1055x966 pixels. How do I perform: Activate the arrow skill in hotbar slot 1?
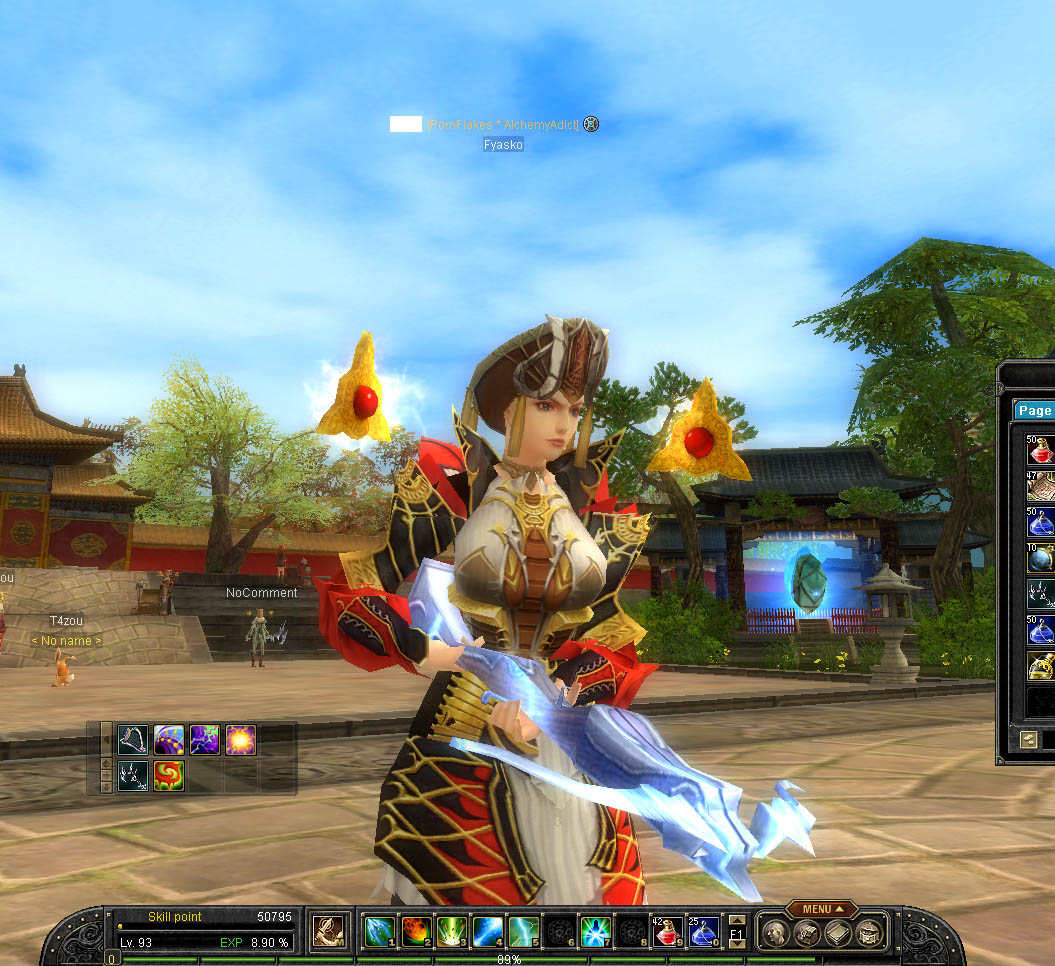(379, 932)
